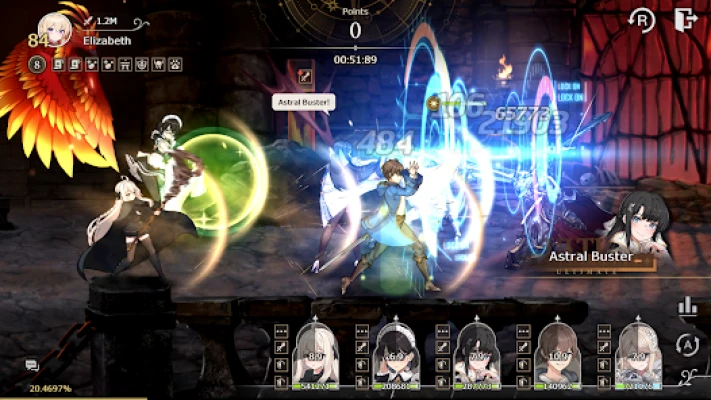Open the damage statistics bar chart
Screen dimensions: 711x400
click(686, 307)
